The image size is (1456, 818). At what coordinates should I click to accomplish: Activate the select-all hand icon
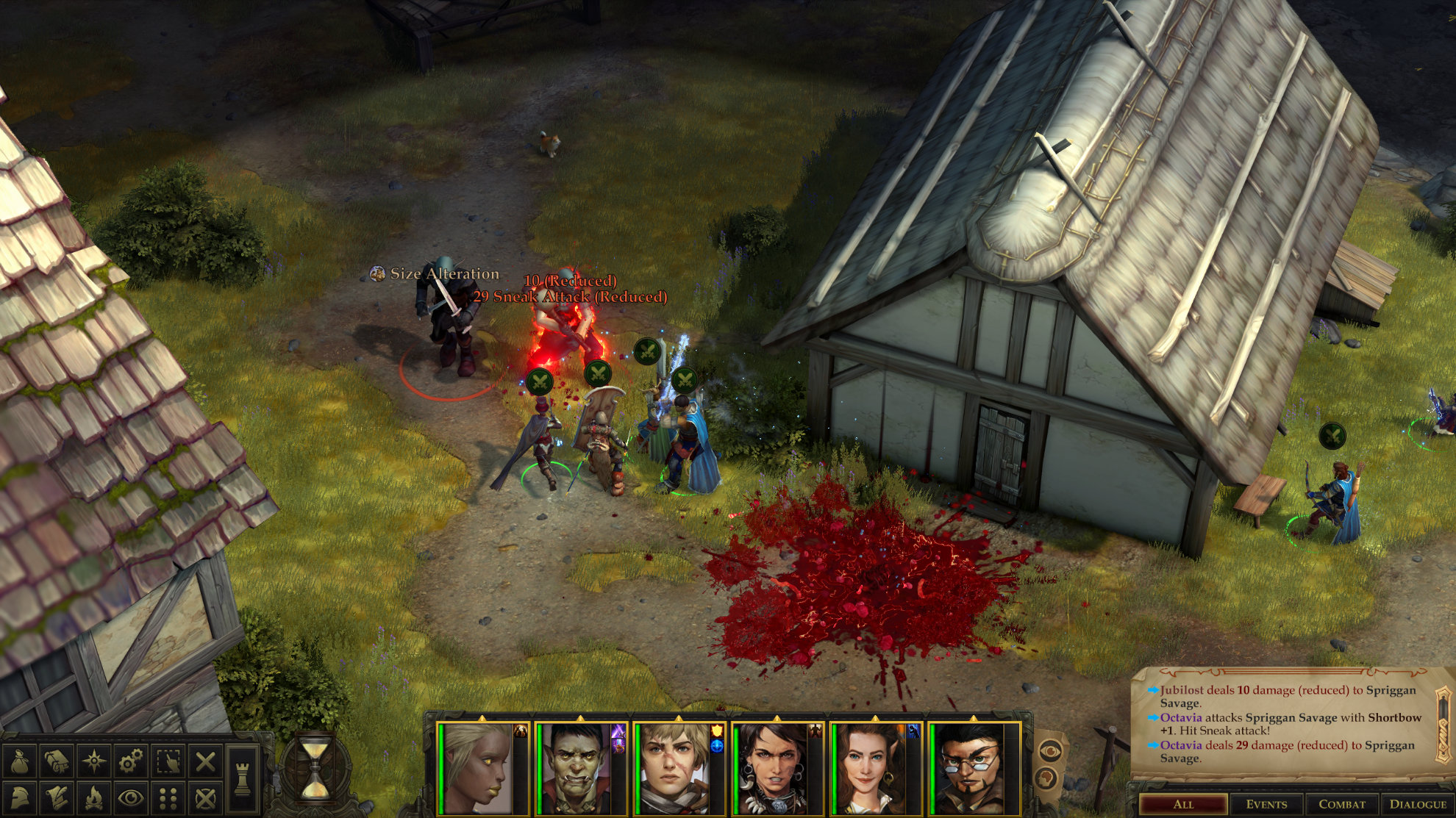click(x=168, y=761)
